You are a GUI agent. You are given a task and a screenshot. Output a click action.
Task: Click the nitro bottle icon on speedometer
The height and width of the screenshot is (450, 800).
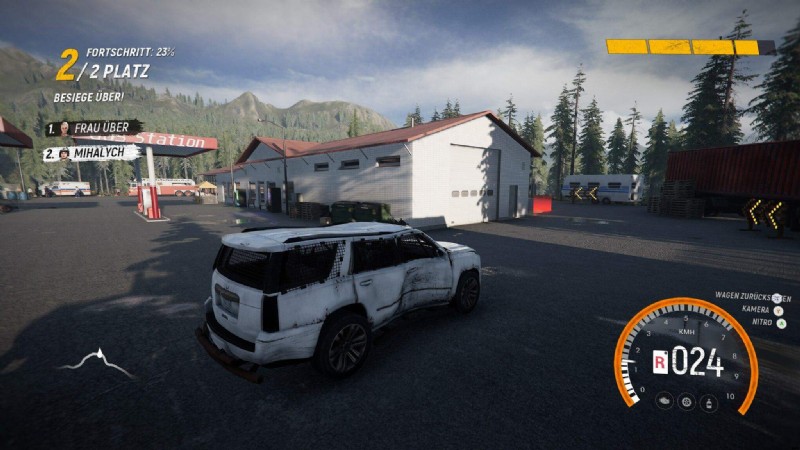tap(709, 402)
